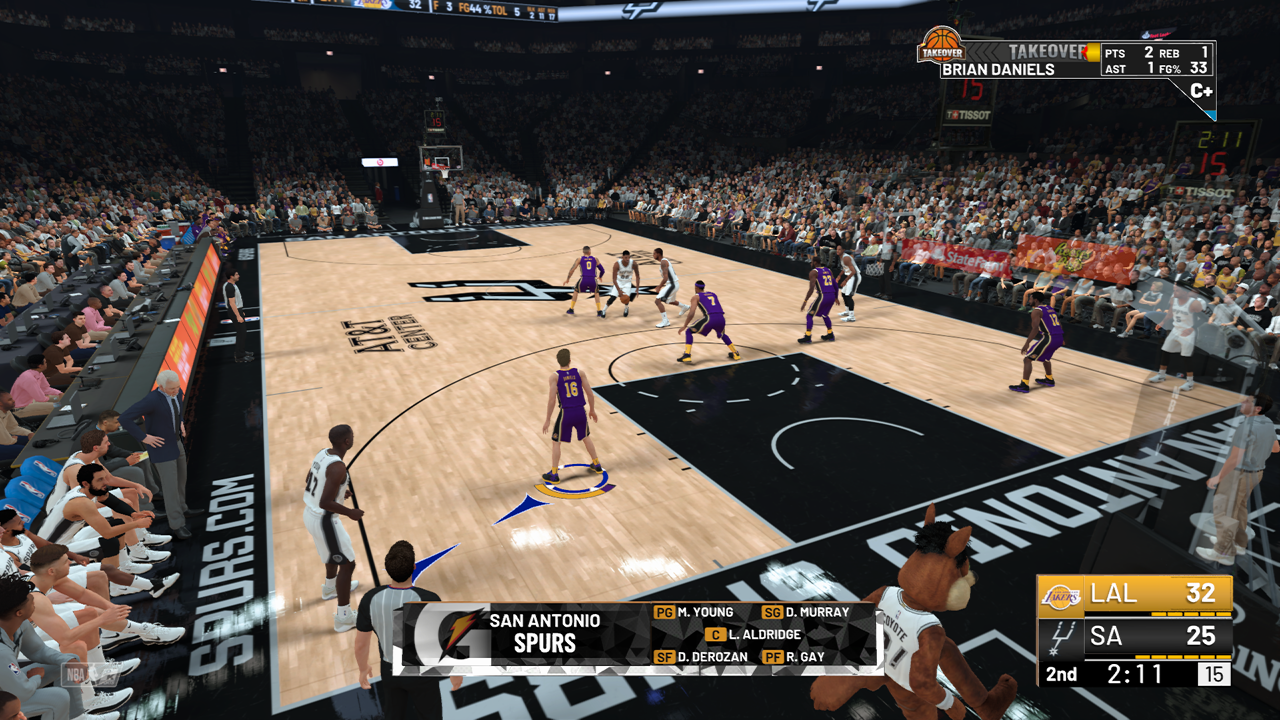Screen dimensions: 1280x720
Task: Select M. Young in the lineup overlay
Action: (705, 612)
